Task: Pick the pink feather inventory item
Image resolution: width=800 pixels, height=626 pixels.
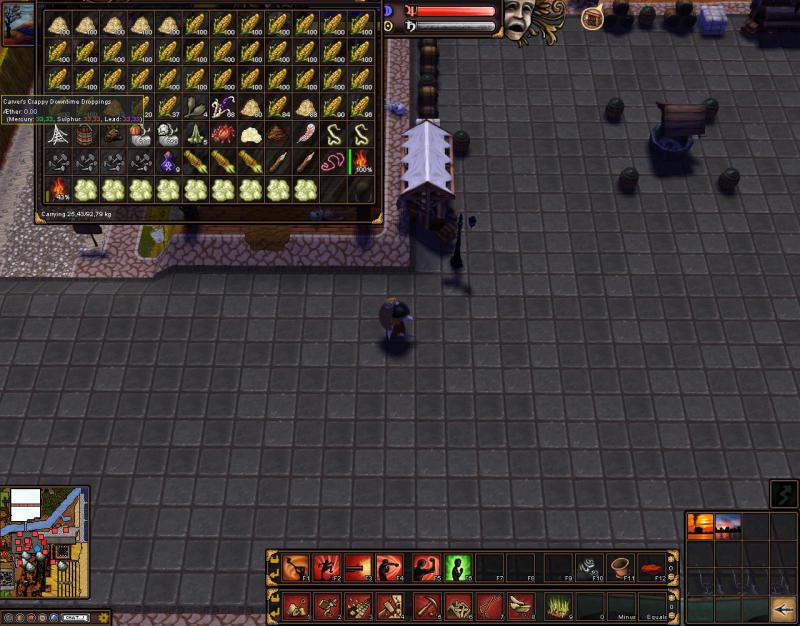Action: click(305, 134)
